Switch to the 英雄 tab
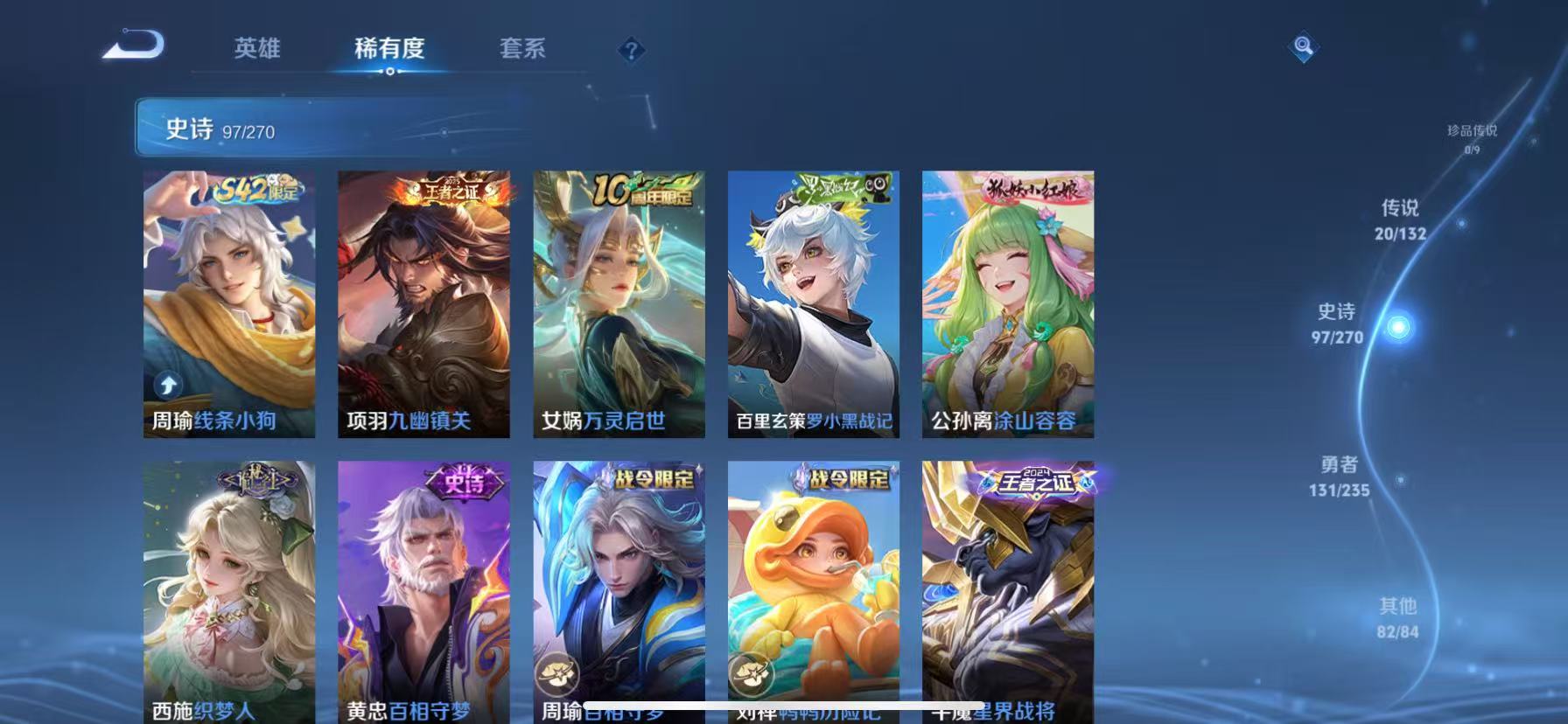 coord(257,50)
